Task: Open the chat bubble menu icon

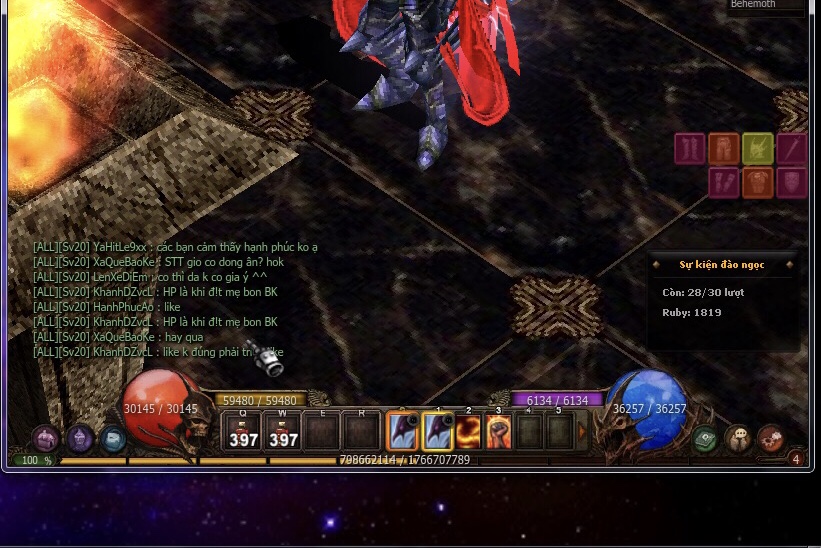Action: [738, 438]
